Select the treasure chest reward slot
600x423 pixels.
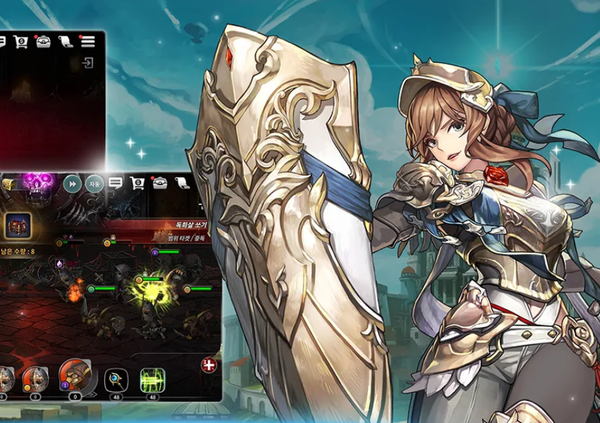[16, 224]
